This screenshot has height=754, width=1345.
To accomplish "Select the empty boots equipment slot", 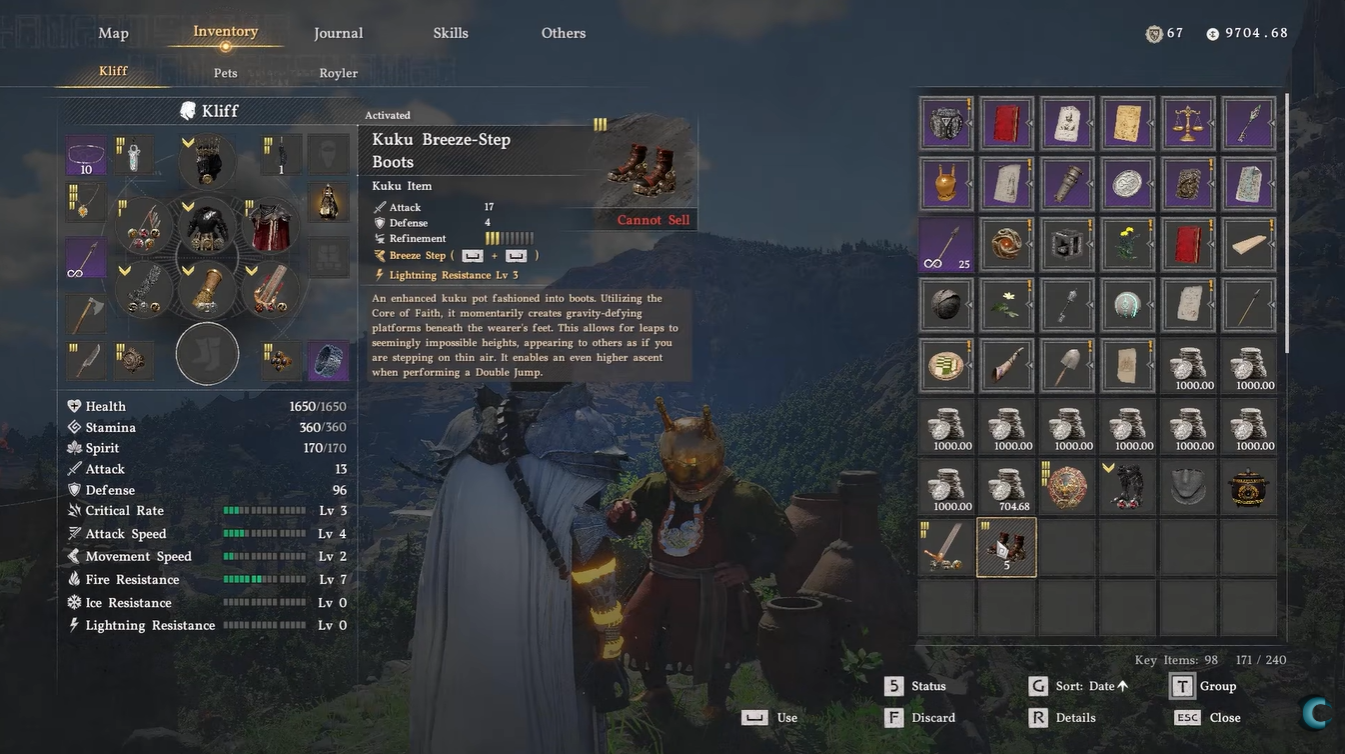I will click(207, 353).
